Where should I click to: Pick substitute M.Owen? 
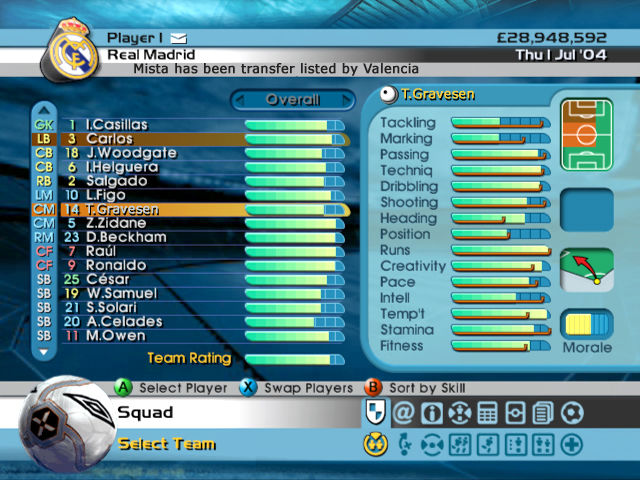pos(113,335)
